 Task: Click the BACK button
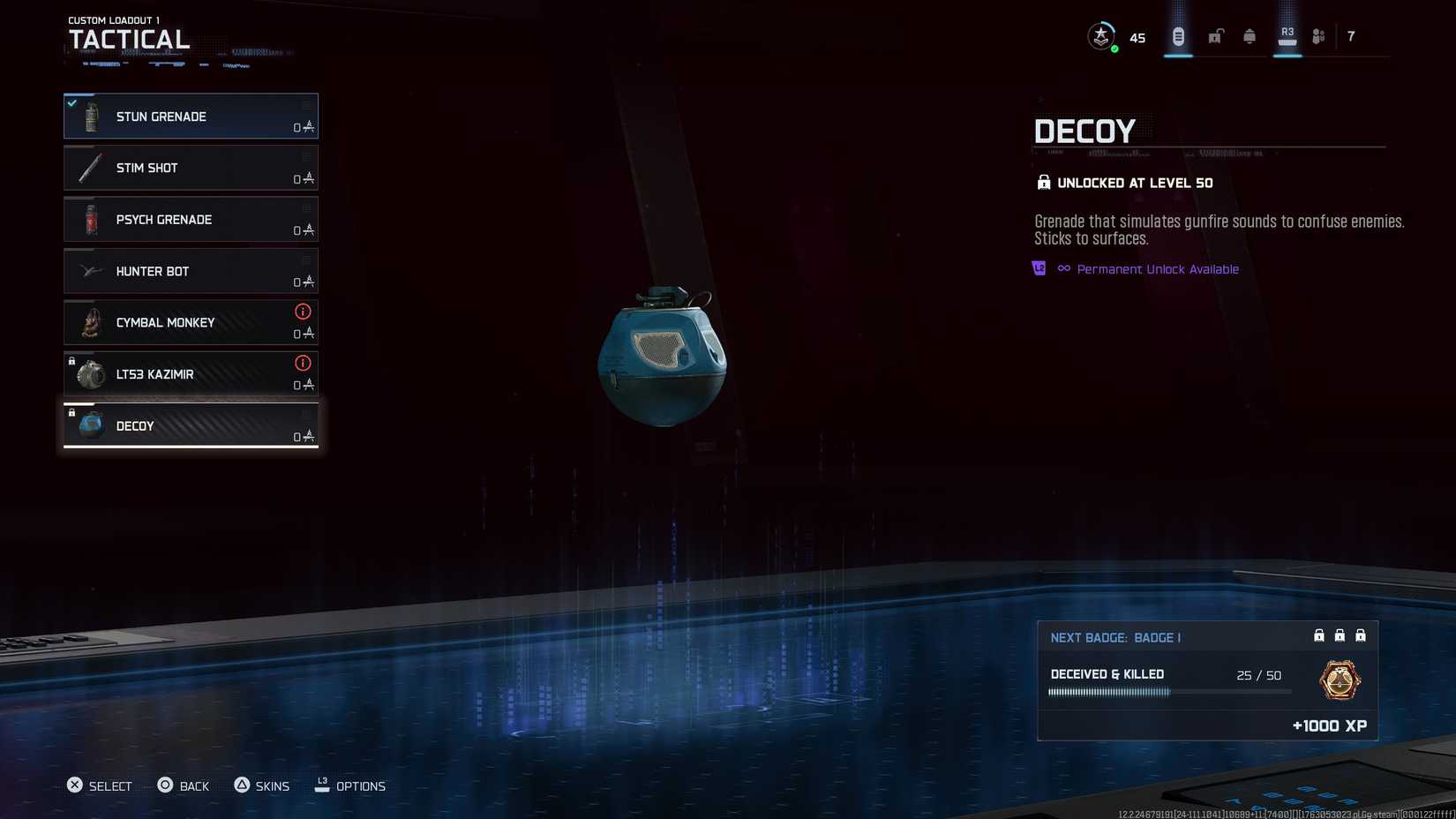pyautogui.click(x=184, y=785)
